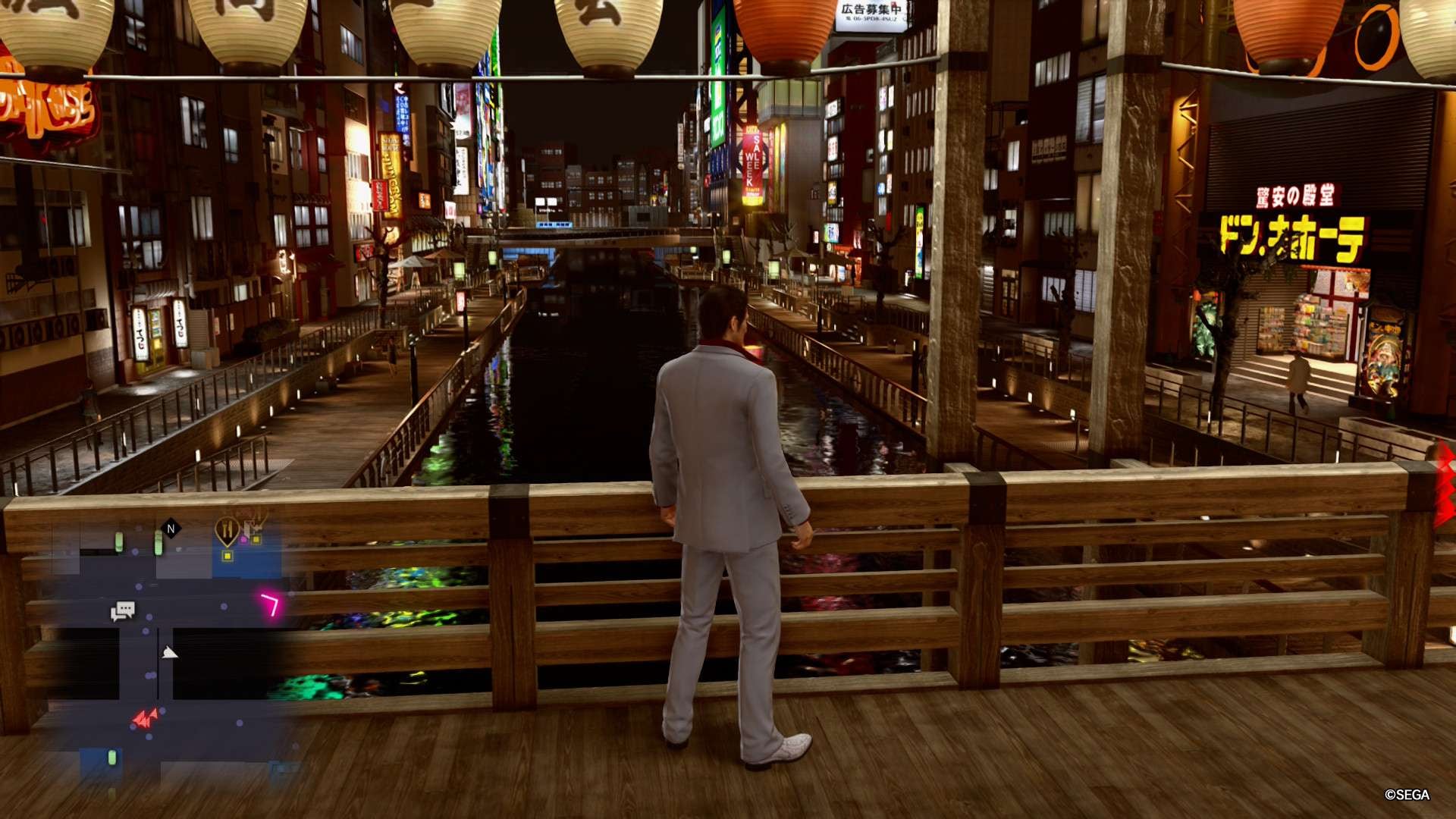This screenshot has width=1456, height=819.
Task: Click the white player arrow on the minimap
Action: pos(169,652)
